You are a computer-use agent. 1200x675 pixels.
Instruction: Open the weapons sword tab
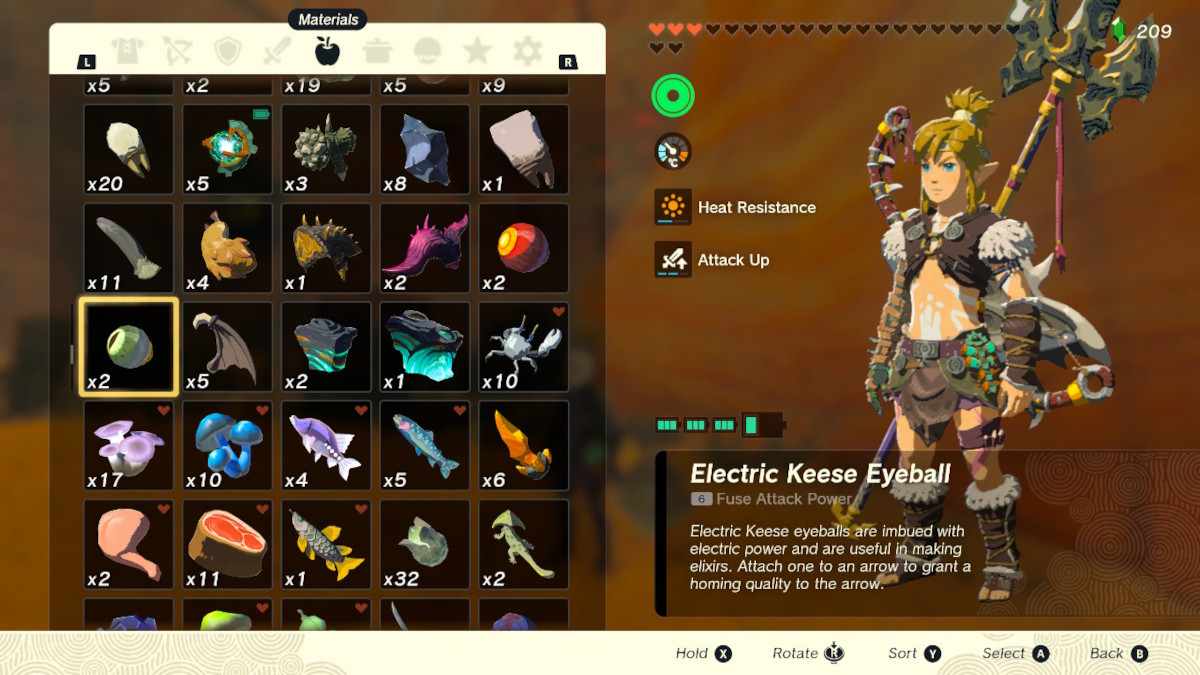(x=277, y=51)
